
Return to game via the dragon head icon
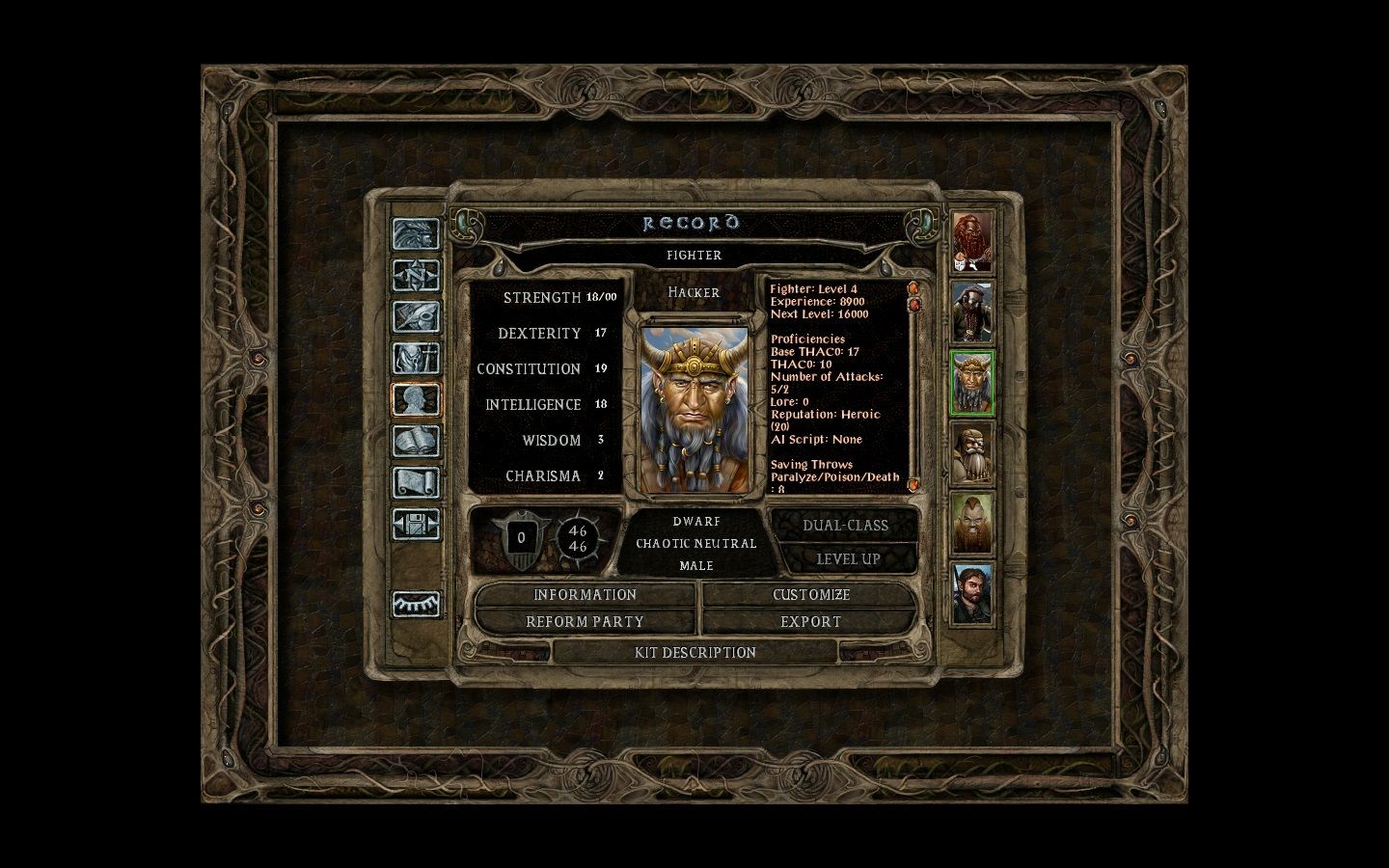(x=416, y=234)
